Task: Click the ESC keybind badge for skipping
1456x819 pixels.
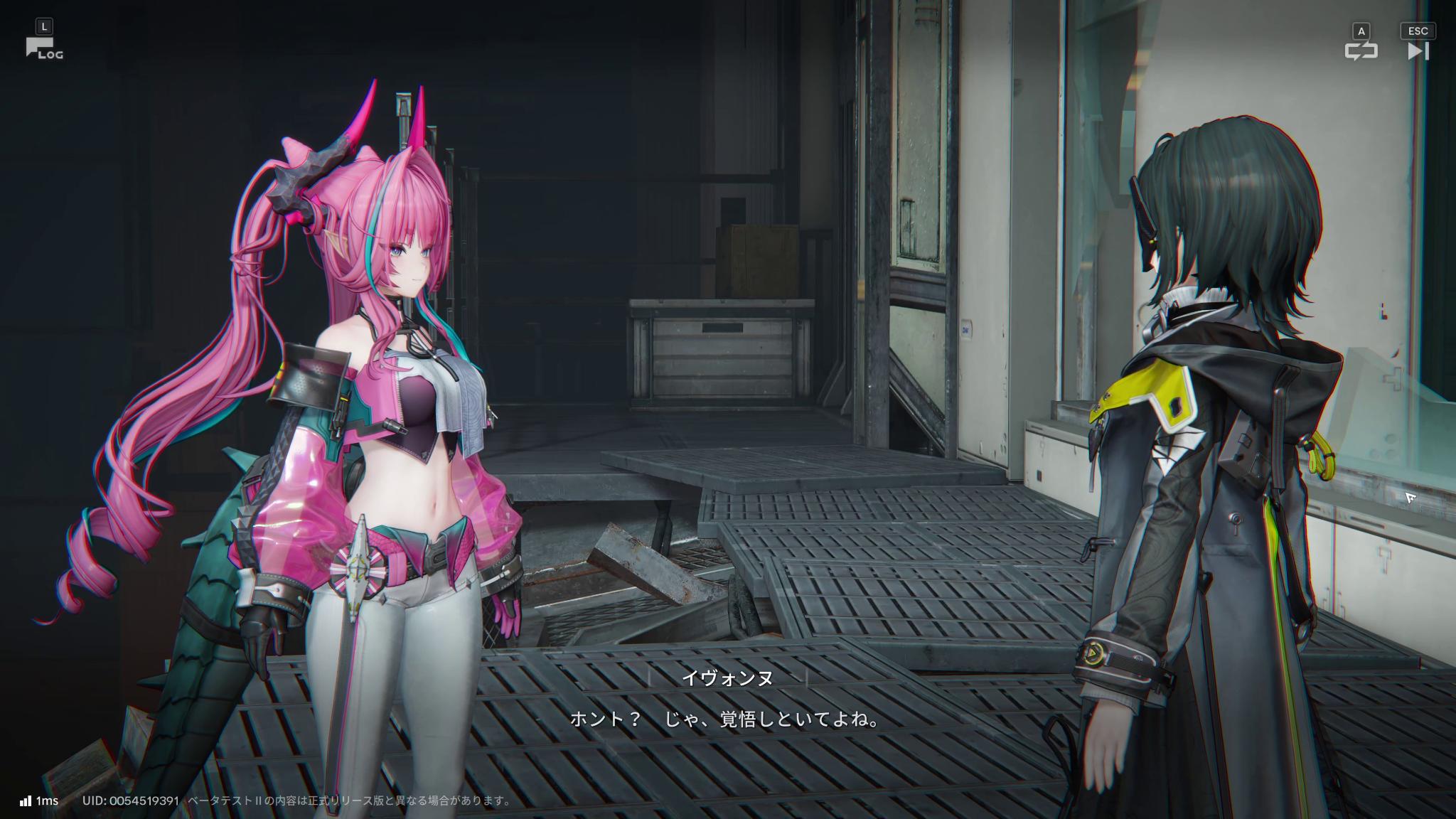Action: tap(1418, 31)
